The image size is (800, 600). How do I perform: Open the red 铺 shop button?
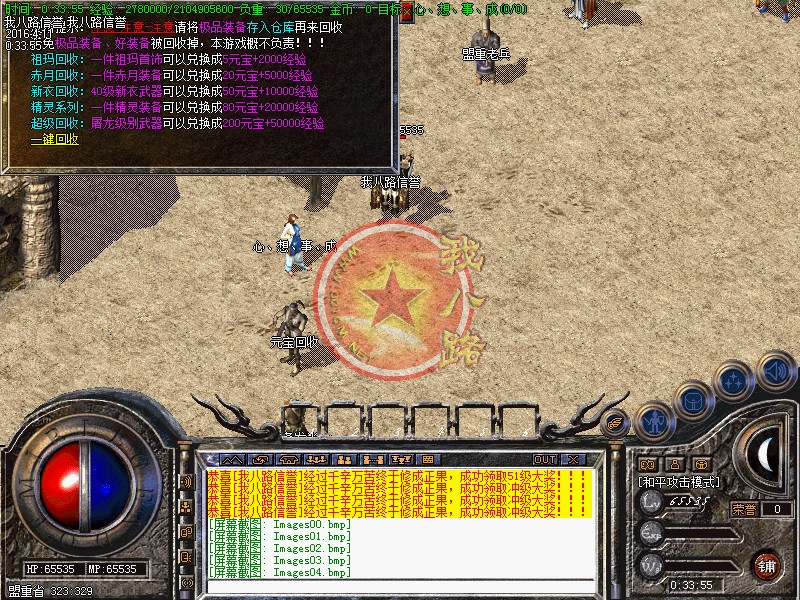click(x=767, y=565)
